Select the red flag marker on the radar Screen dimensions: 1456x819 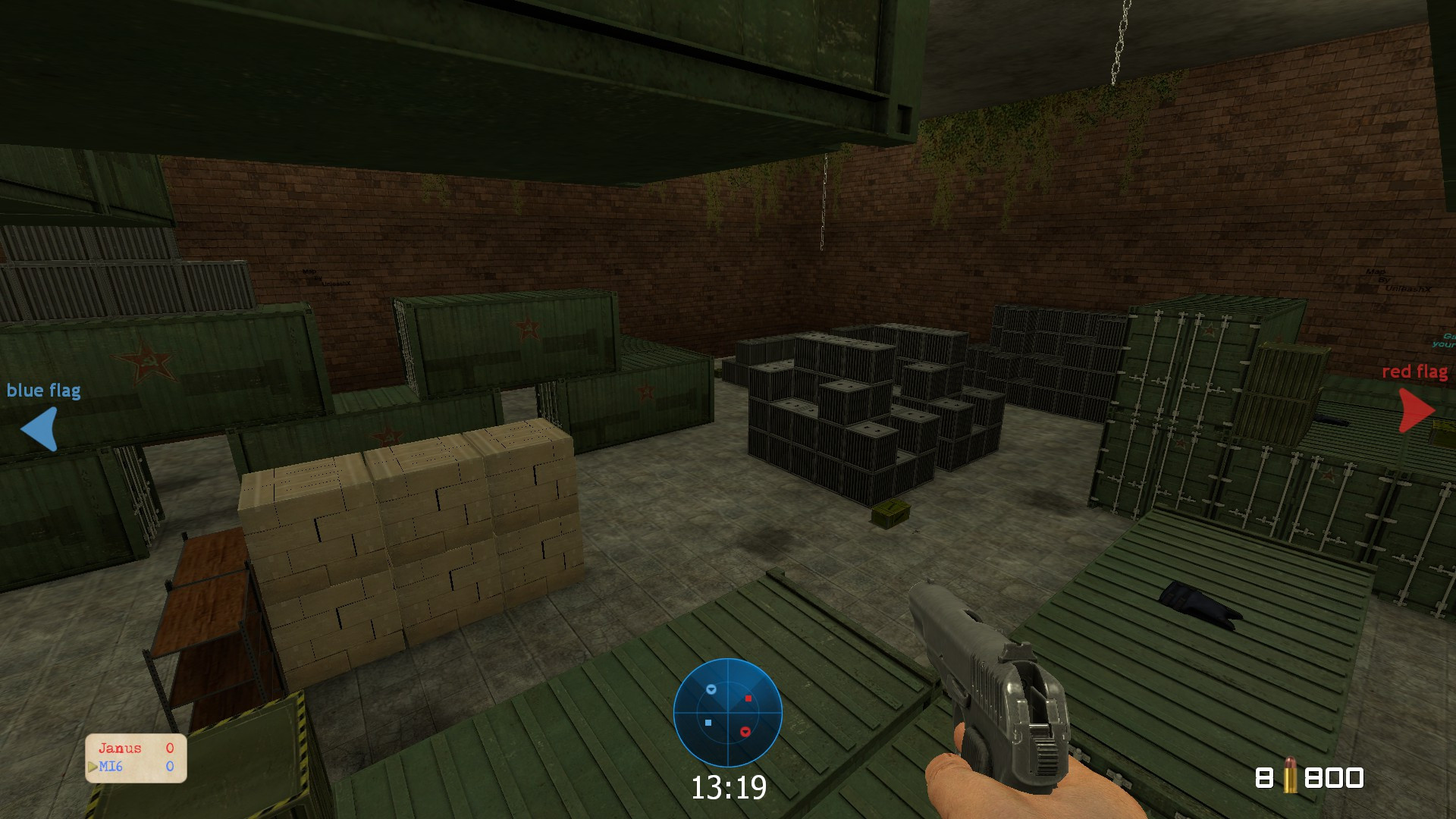click(745, 730)
